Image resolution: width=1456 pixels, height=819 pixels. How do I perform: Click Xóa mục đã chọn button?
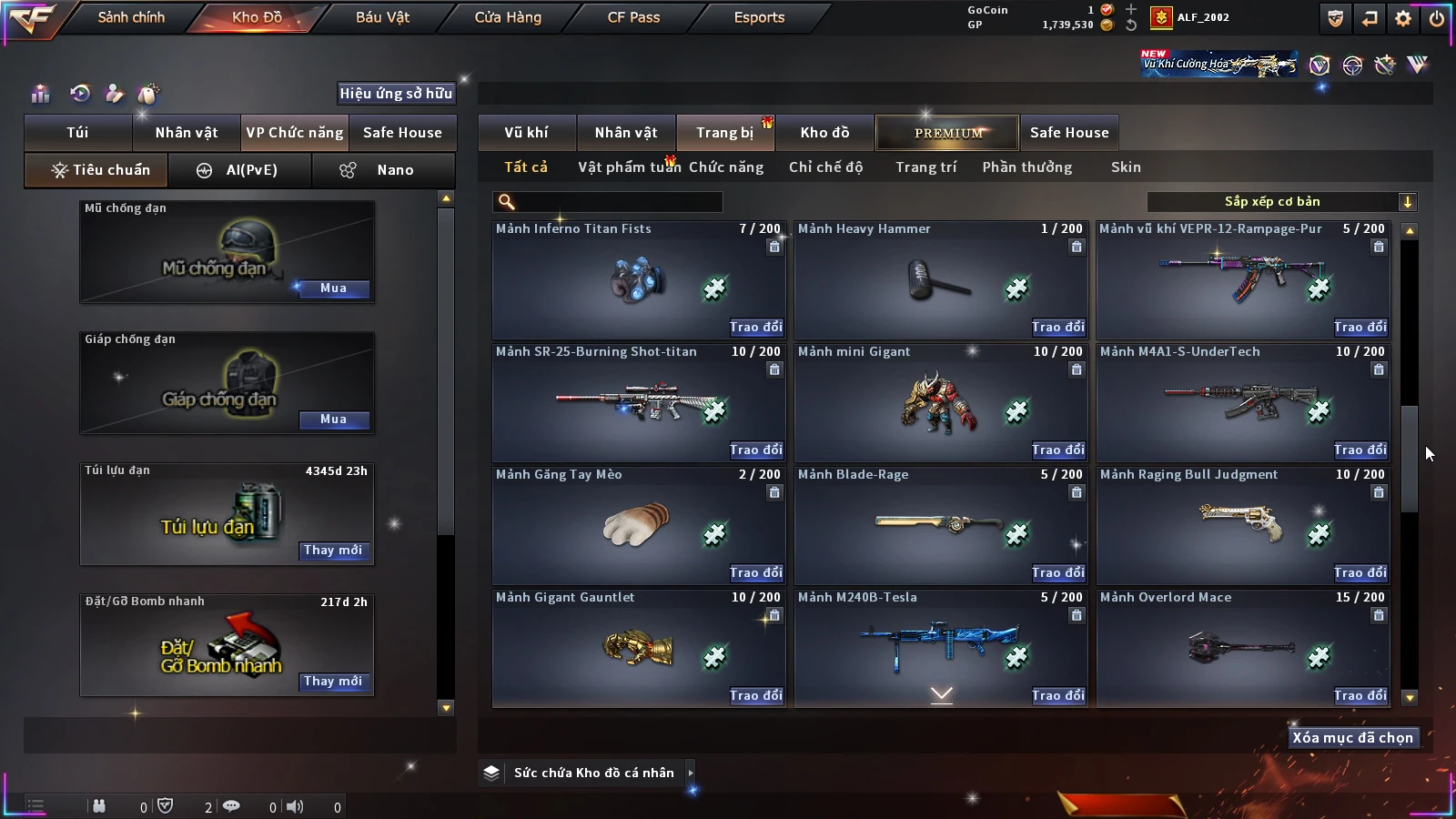tap(1352, 738)
